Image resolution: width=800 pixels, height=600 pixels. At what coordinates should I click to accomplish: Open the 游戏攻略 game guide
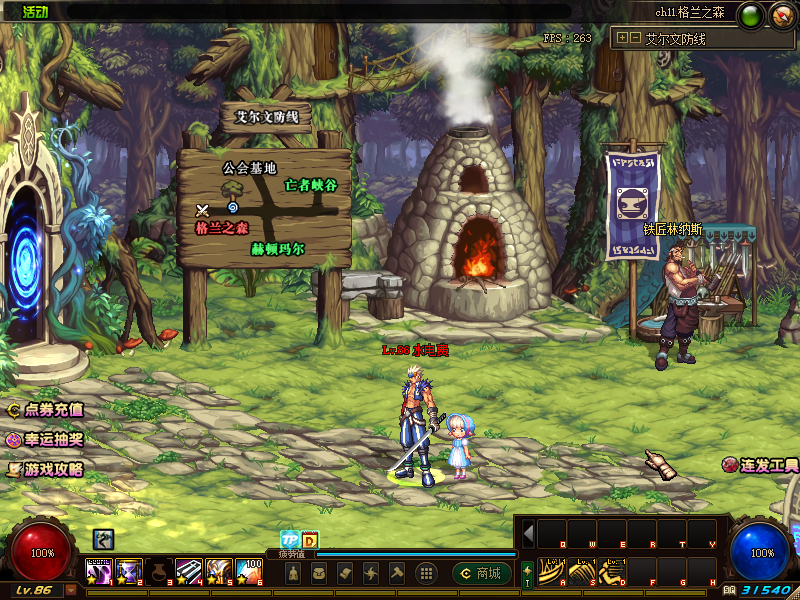(45, 468)
